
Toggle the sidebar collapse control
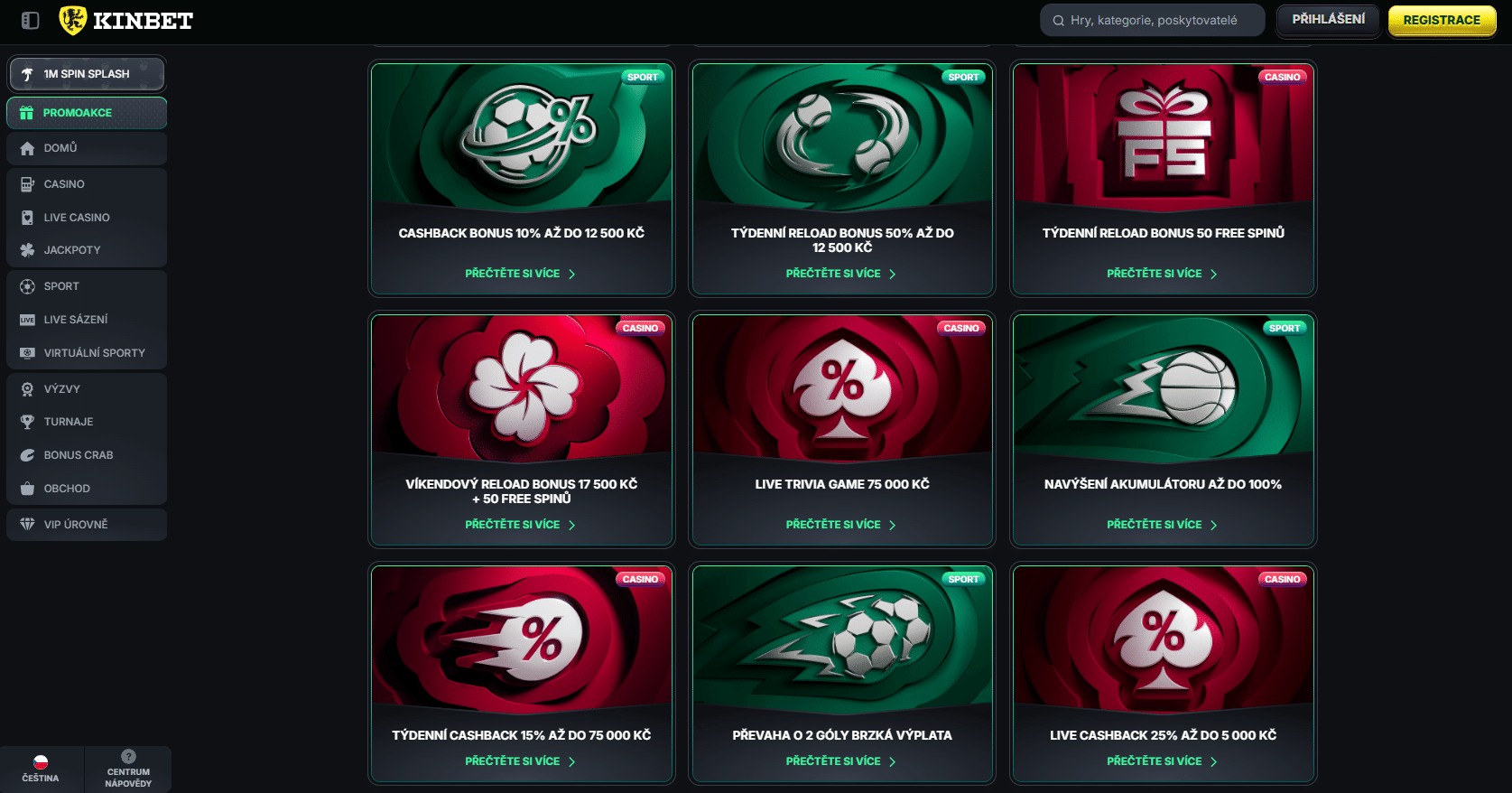(x=29, y=20)
